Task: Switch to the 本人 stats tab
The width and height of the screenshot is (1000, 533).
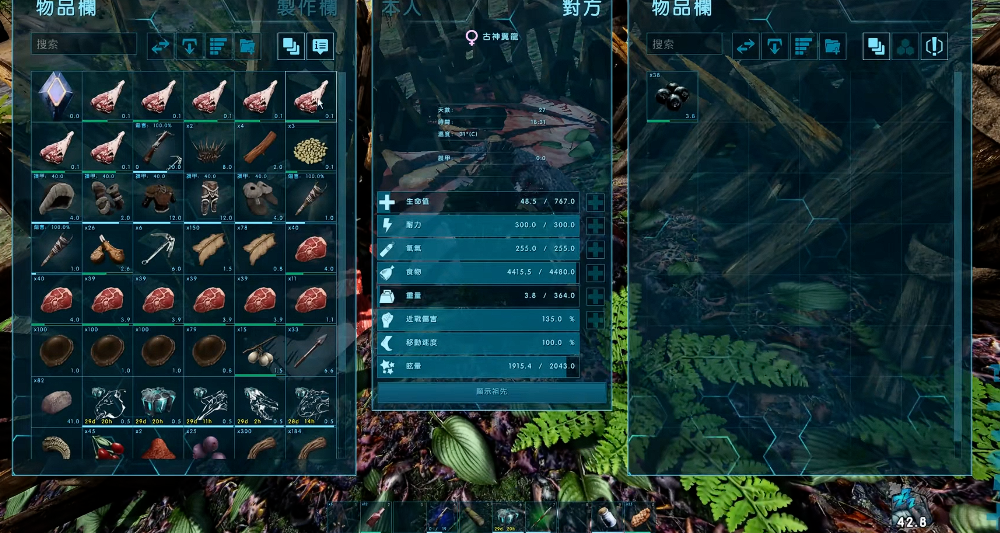Action: [x=402, y=9]
